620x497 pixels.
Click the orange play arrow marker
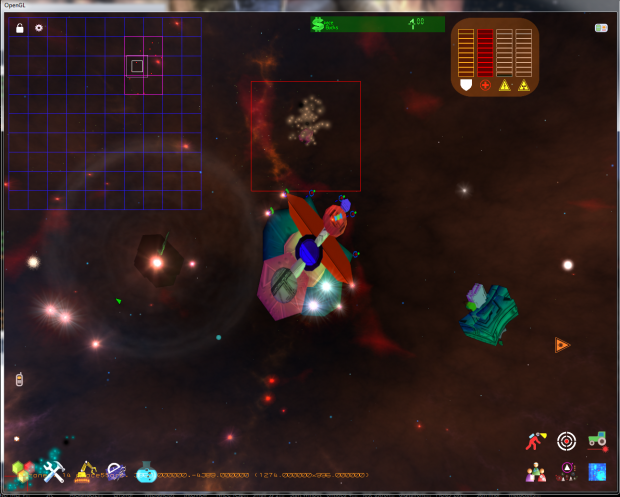point(562,345)
